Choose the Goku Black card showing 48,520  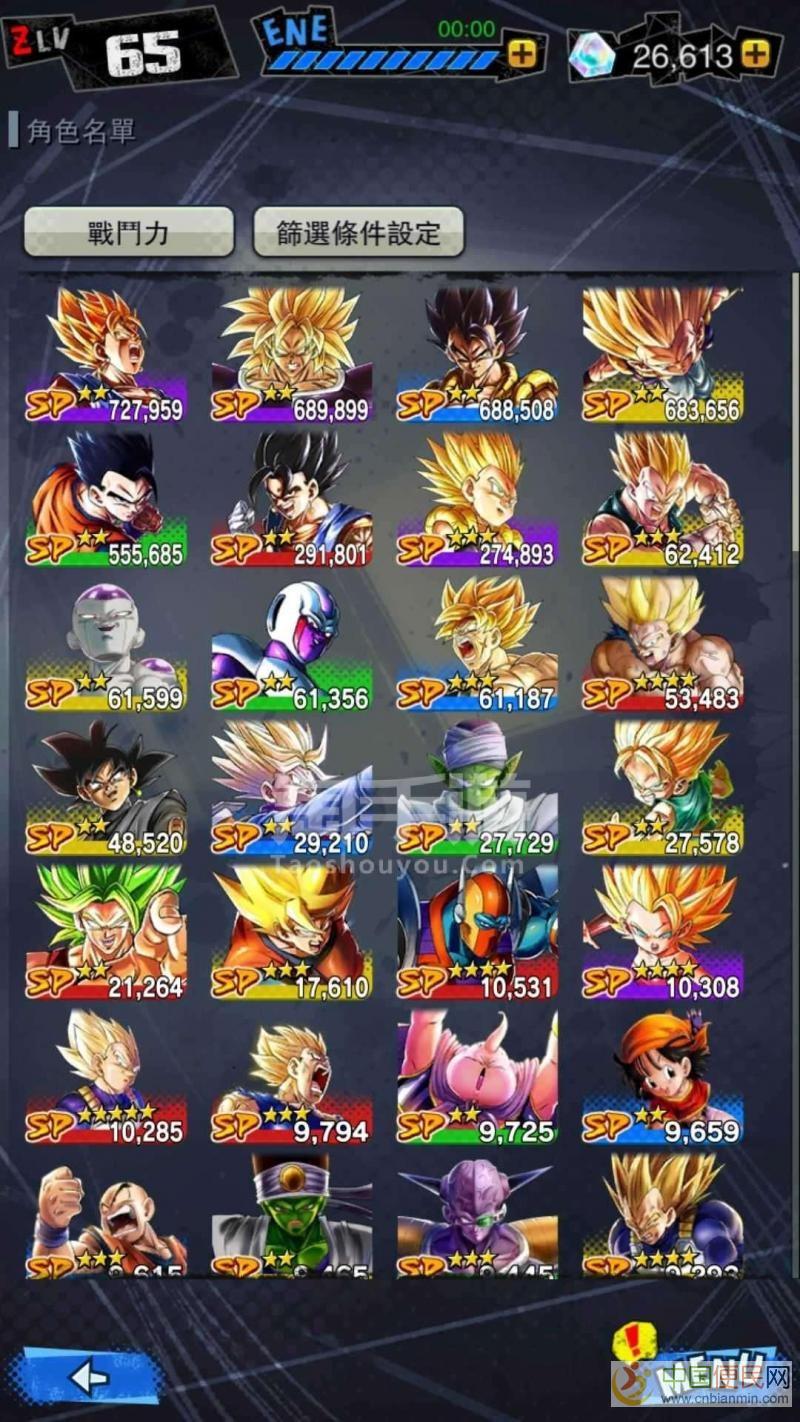pos(106,787)
